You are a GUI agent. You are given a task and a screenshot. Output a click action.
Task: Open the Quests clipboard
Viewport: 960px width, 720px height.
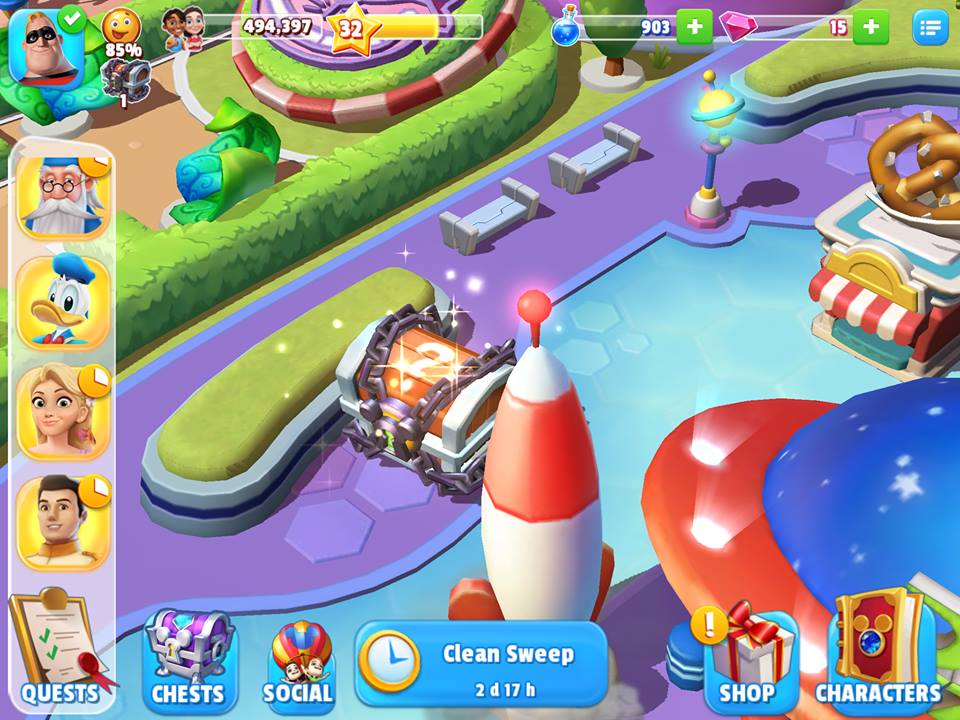click(56, 650)
